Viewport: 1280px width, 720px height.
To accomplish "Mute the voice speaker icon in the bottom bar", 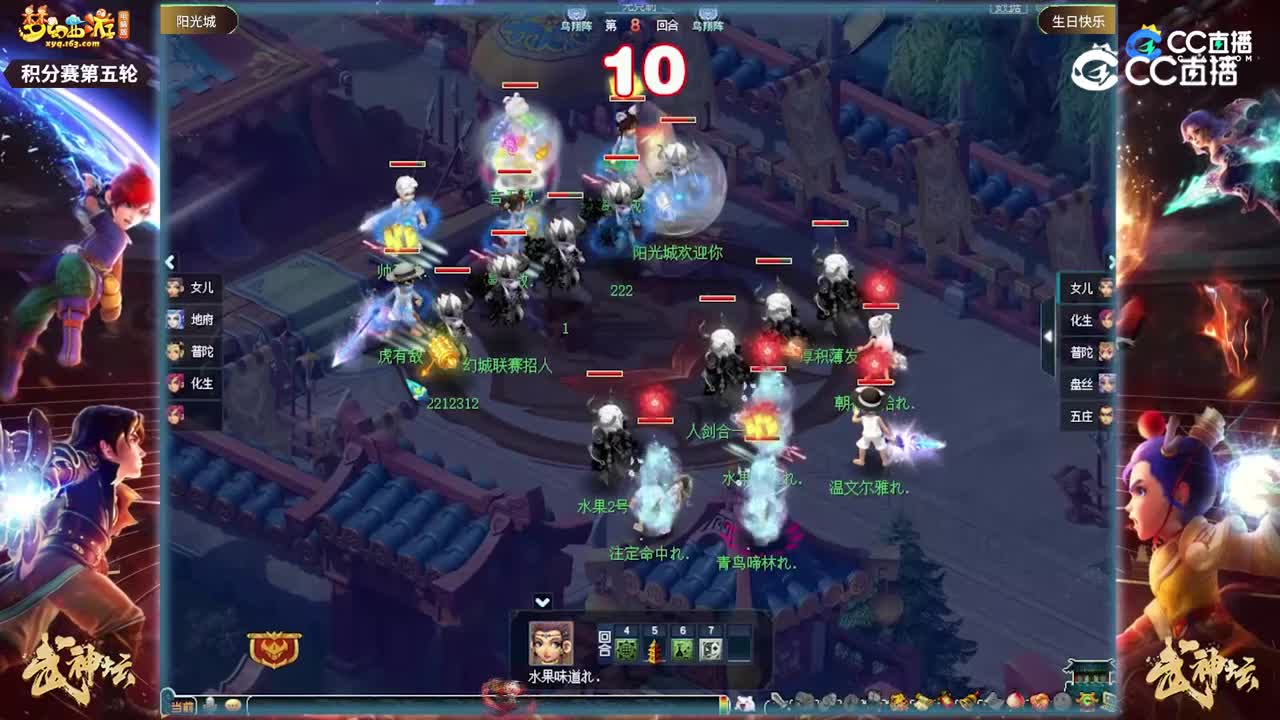I will click(x=210, y=703).
